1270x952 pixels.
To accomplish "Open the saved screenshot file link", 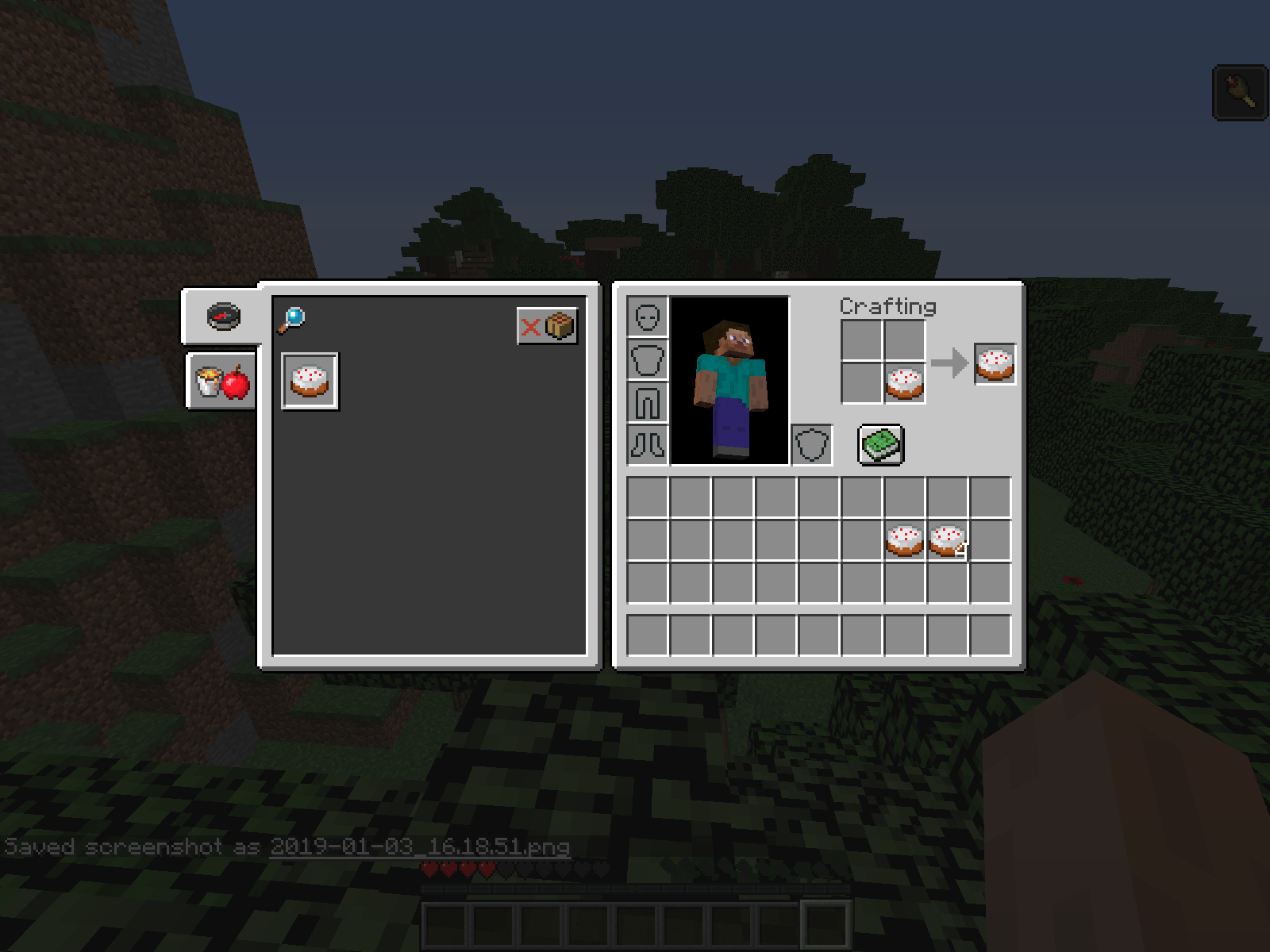I will coord(419,847).
